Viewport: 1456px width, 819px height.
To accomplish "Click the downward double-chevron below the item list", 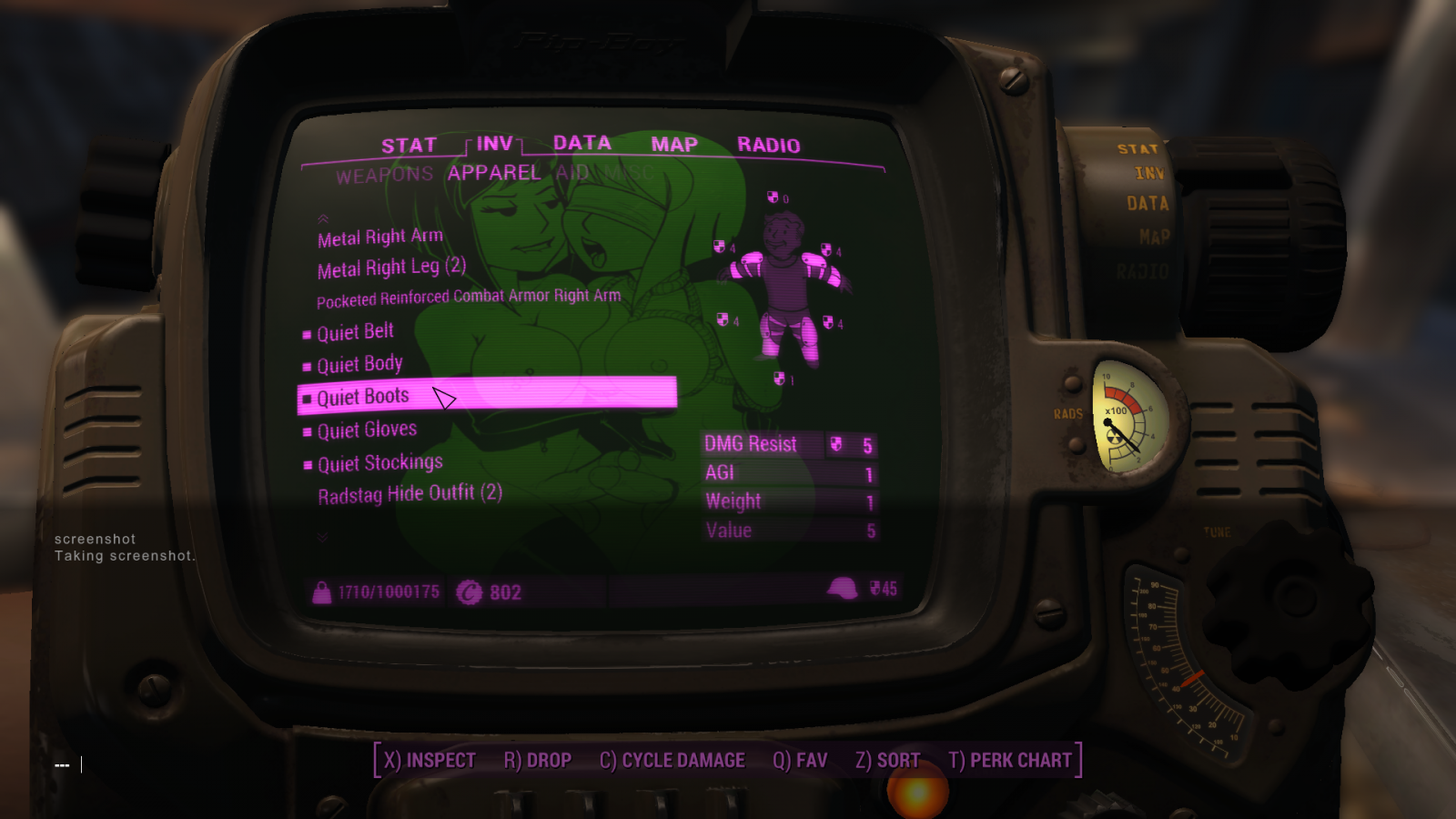I will pos(323,538).
